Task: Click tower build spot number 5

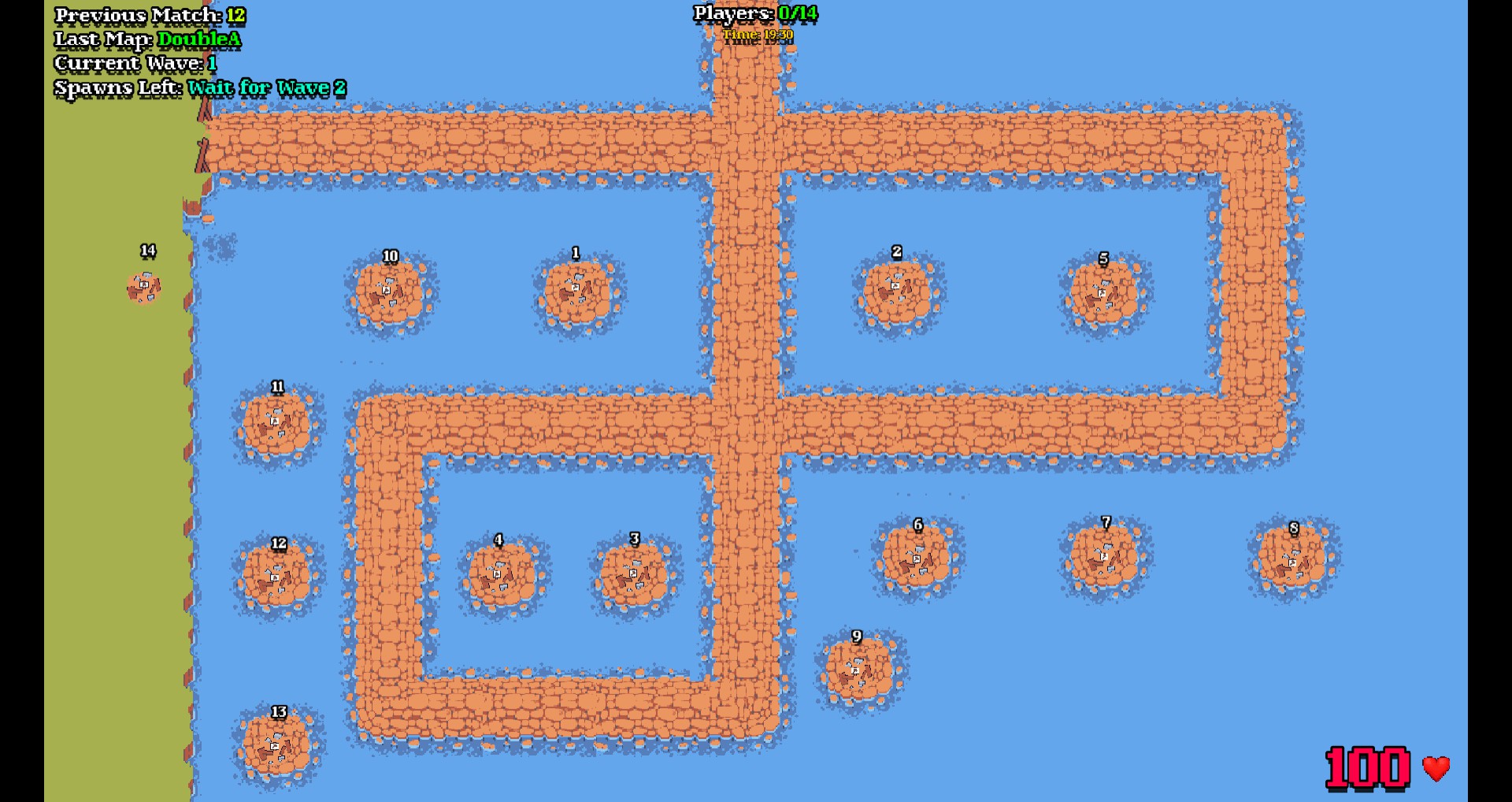Action: coord(1104,295)
